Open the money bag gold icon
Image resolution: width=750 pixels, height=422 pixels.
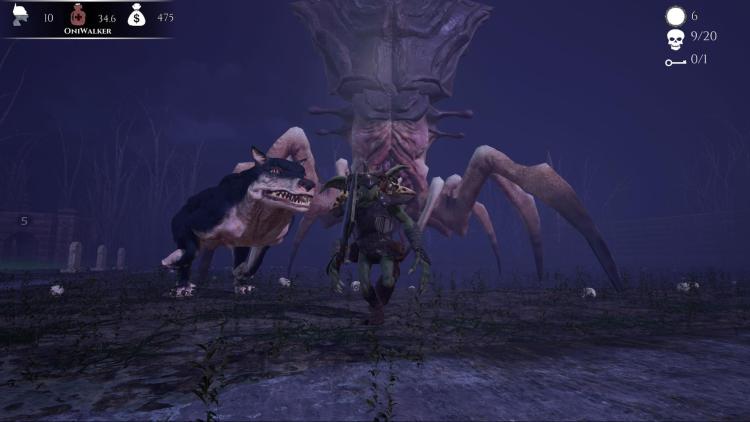pyautogui.click(x=137, y=15)
